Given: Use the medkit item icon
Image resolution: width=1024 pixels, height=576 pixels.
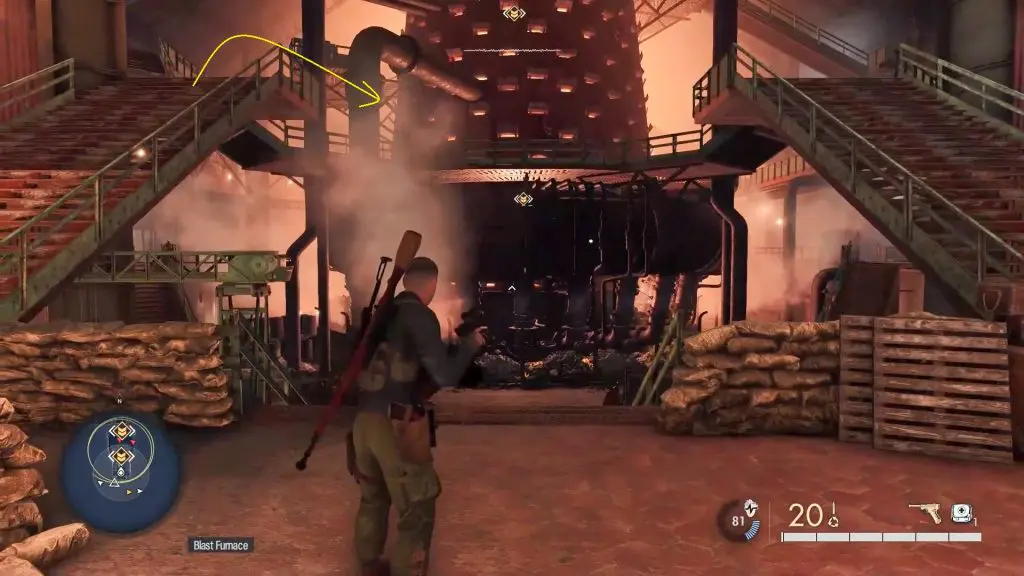Looking at the screenshot, I should tap(962, 513).
